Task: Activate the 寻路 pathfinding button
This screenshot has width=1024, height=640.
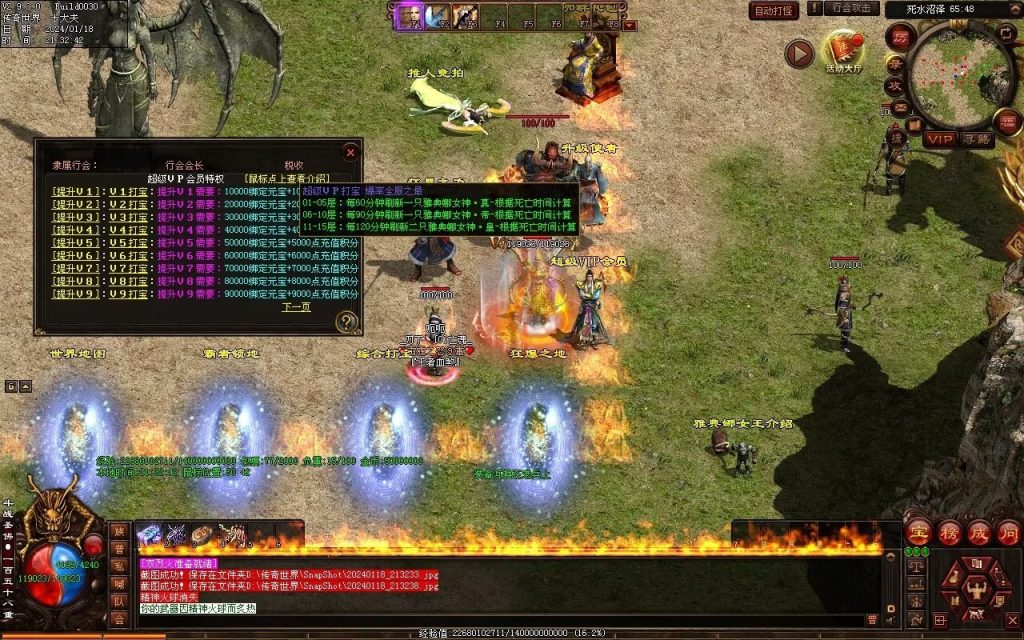Action: tap(976, 139)
